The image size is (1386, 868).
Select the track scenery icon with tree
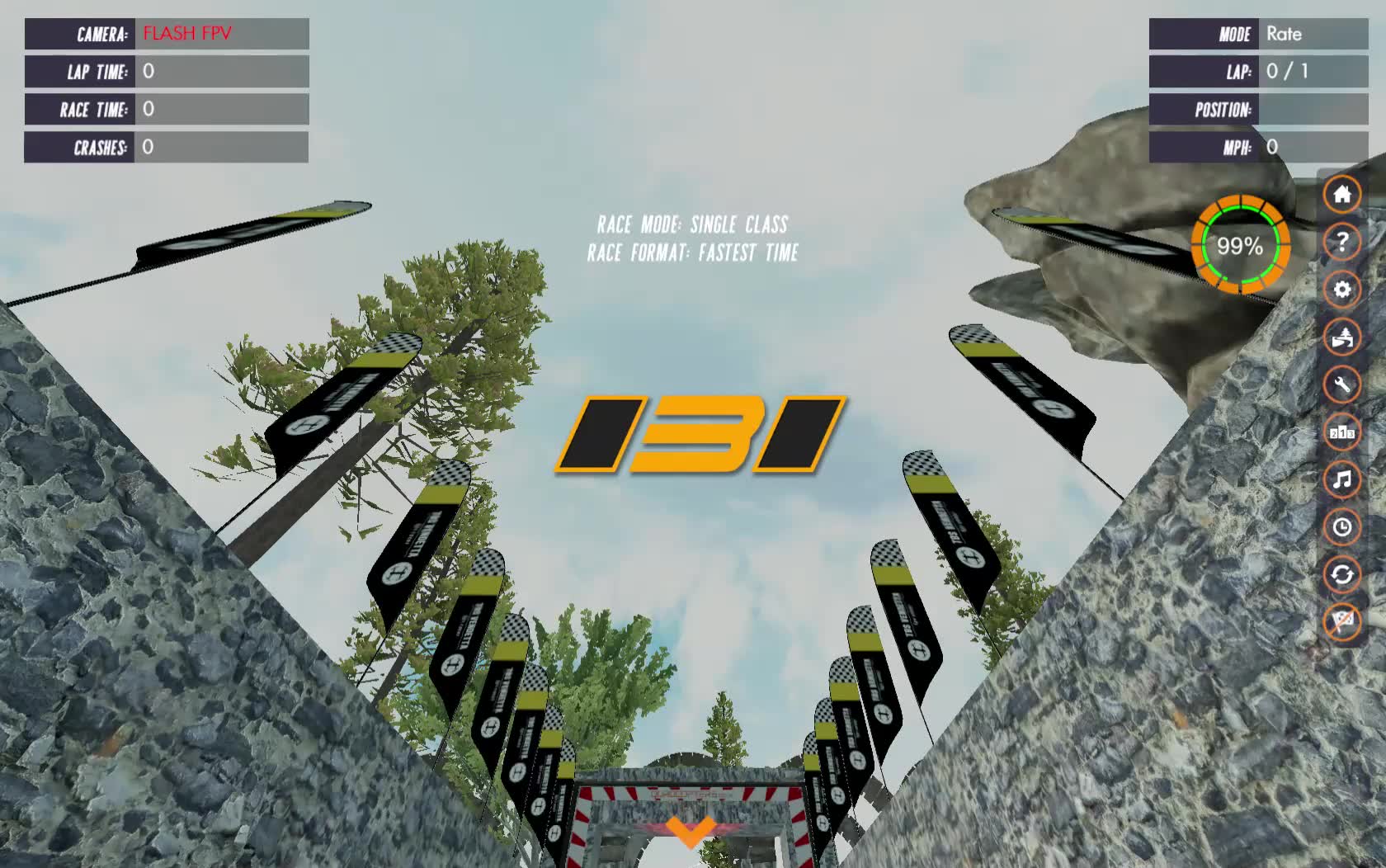click(x=1342, y=337)
